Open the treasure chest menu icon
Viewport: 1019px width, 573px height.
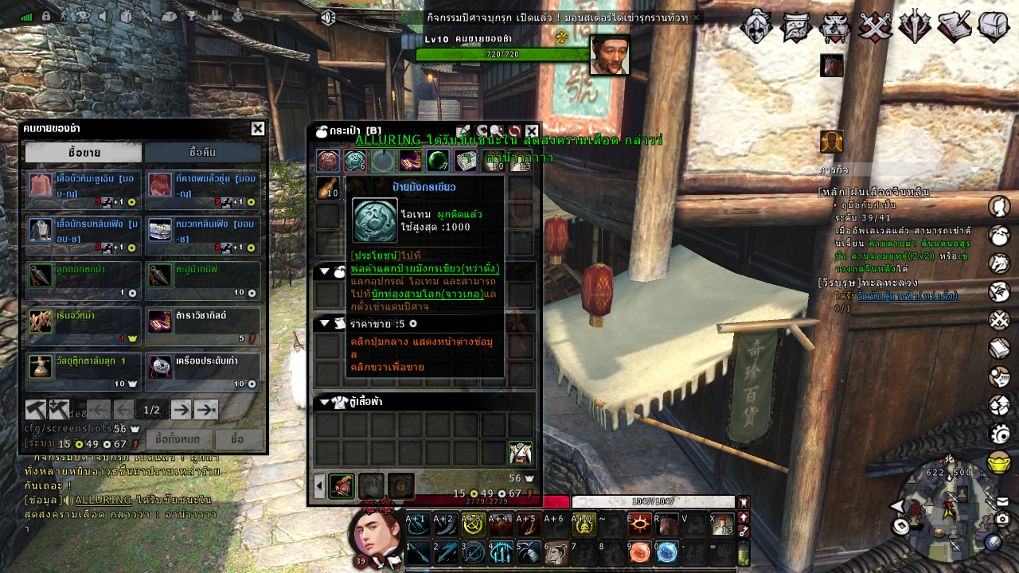coord(993,26)
